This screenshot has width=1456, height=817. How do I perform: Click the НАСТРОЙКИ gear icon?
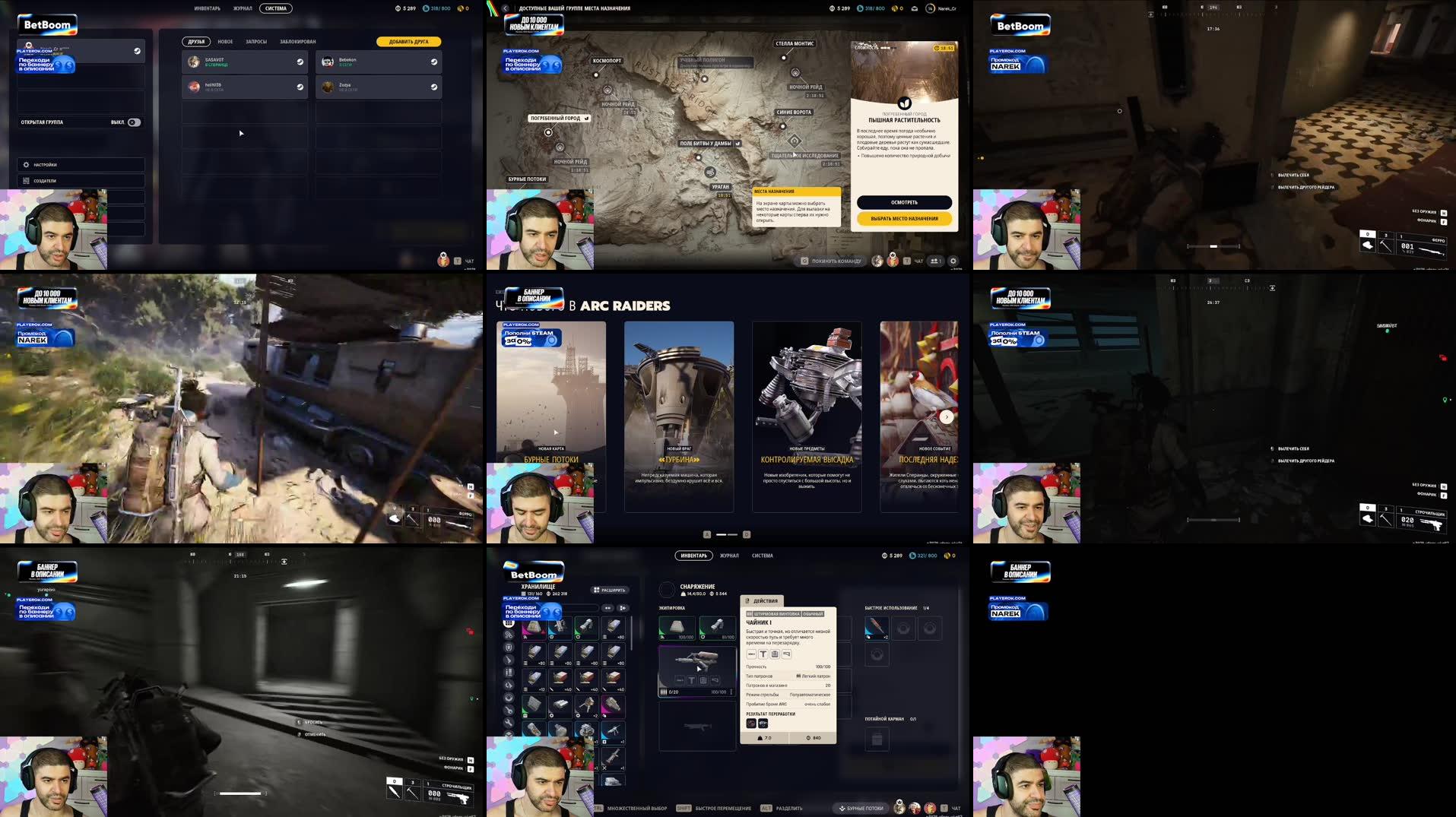point(26,164)
